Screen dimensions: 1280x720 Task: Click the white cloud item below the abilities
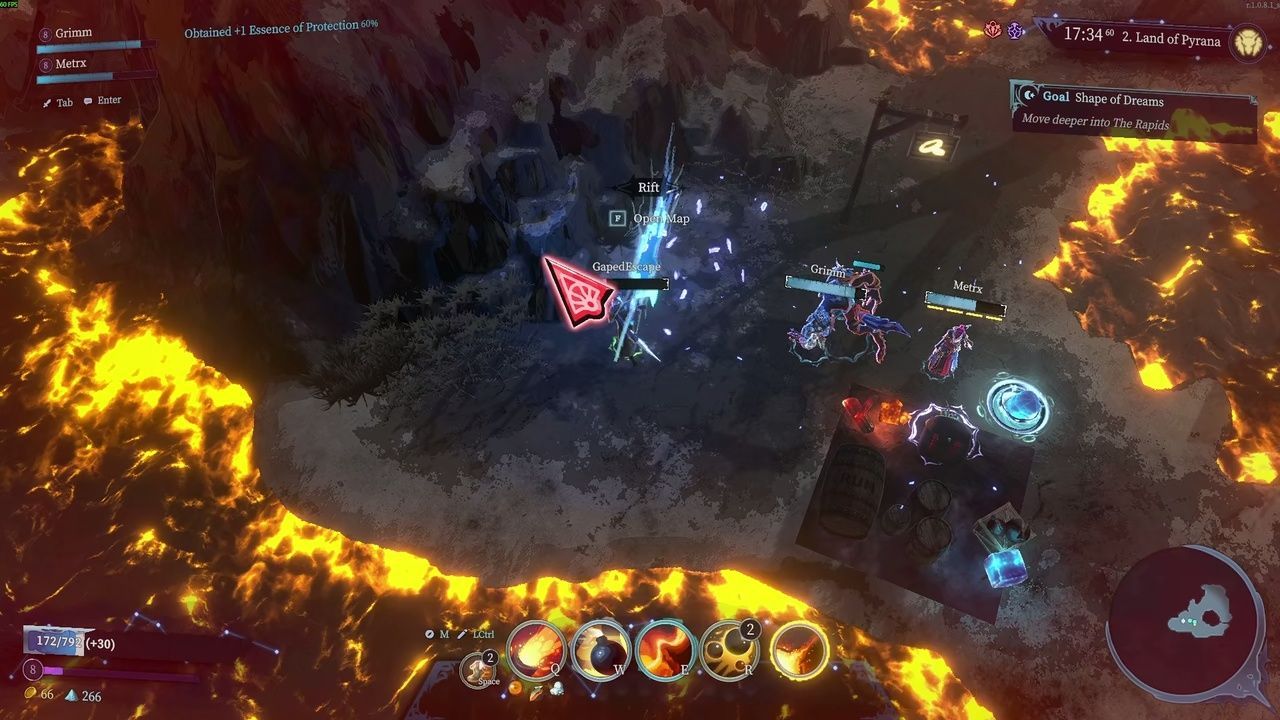pos(556,688)
